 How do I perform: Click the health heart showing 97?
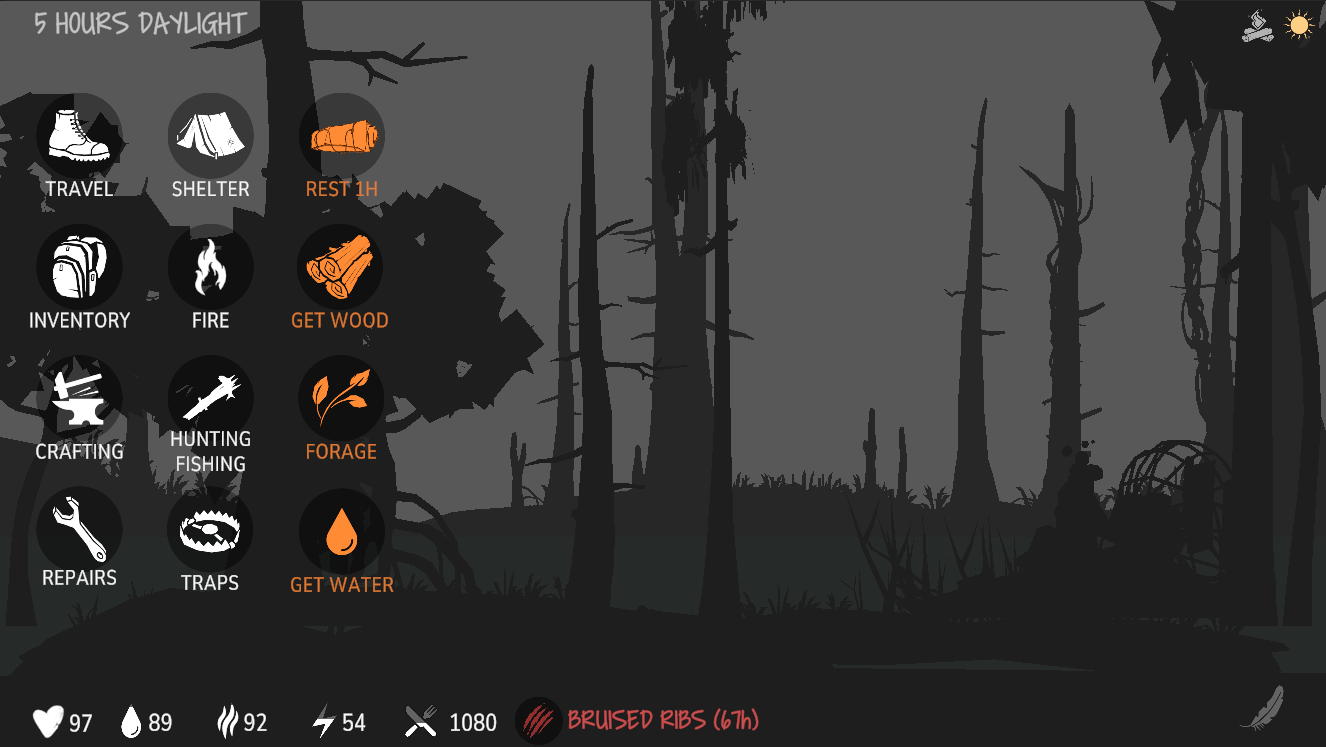(46, 721)
